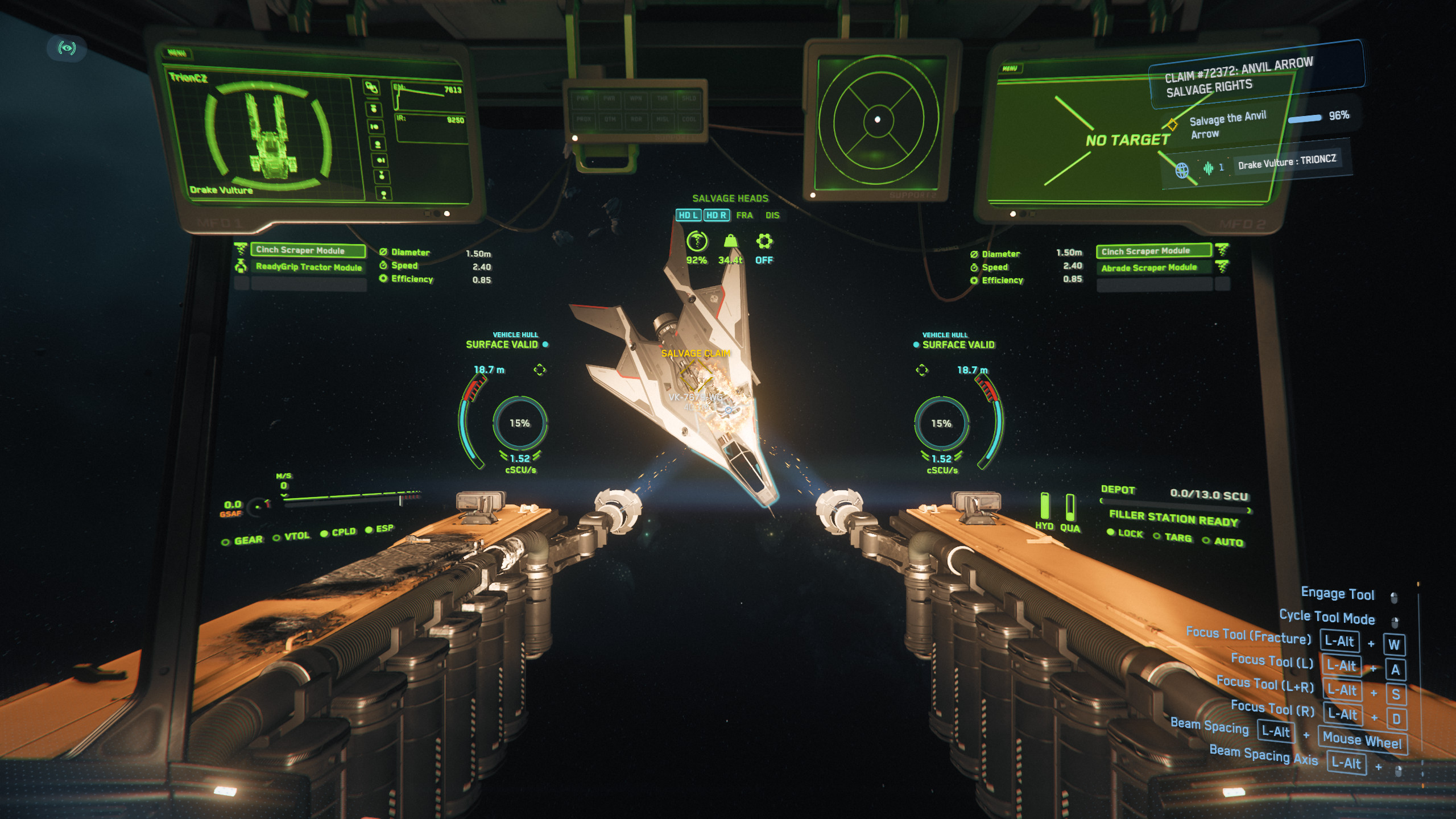The height and width of the screenshot is (819, 1456).
Task: Select the HD L salvage head tab
Action: [688, 215]
